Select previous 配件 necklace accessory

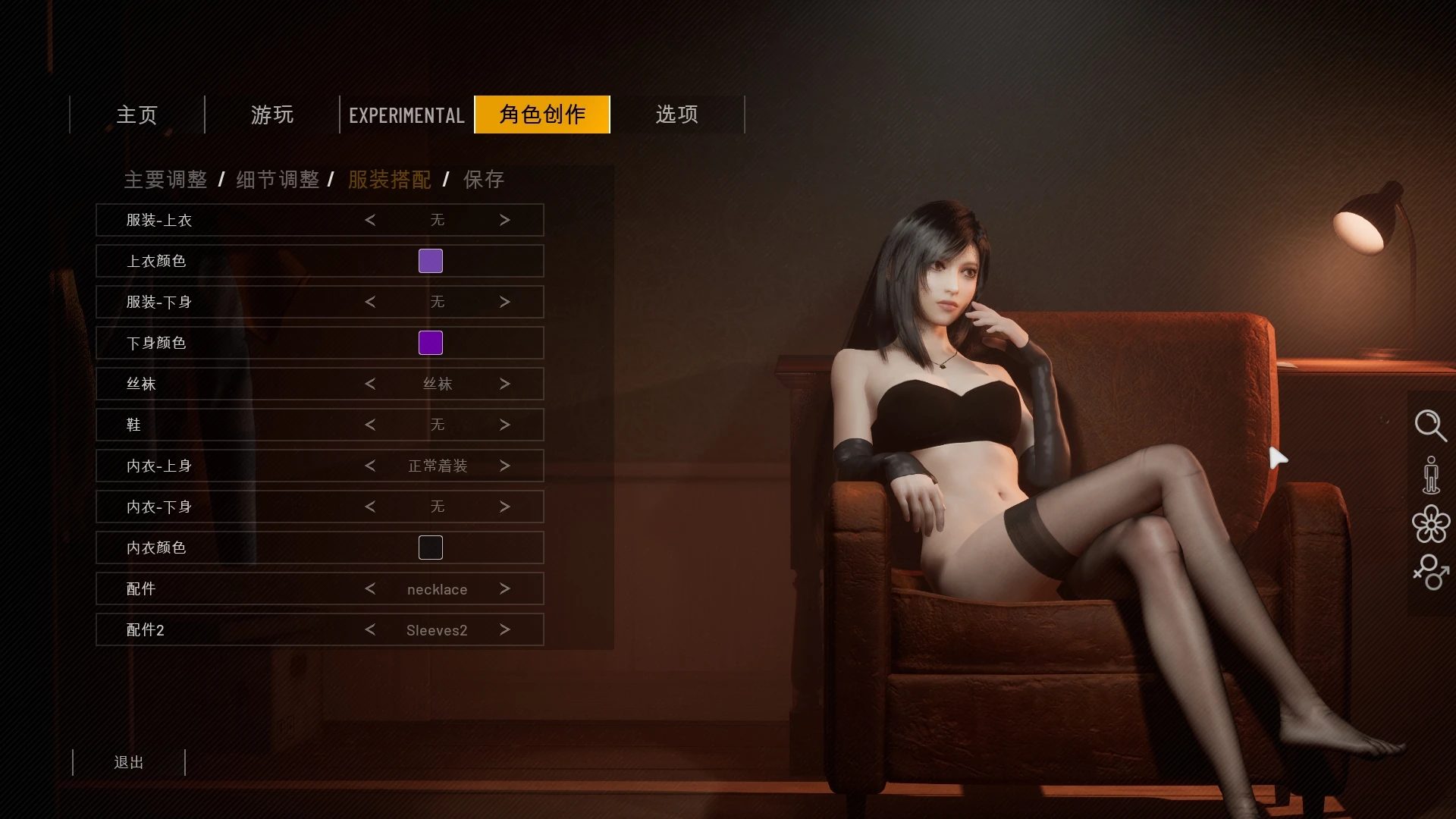pos(370,588)
